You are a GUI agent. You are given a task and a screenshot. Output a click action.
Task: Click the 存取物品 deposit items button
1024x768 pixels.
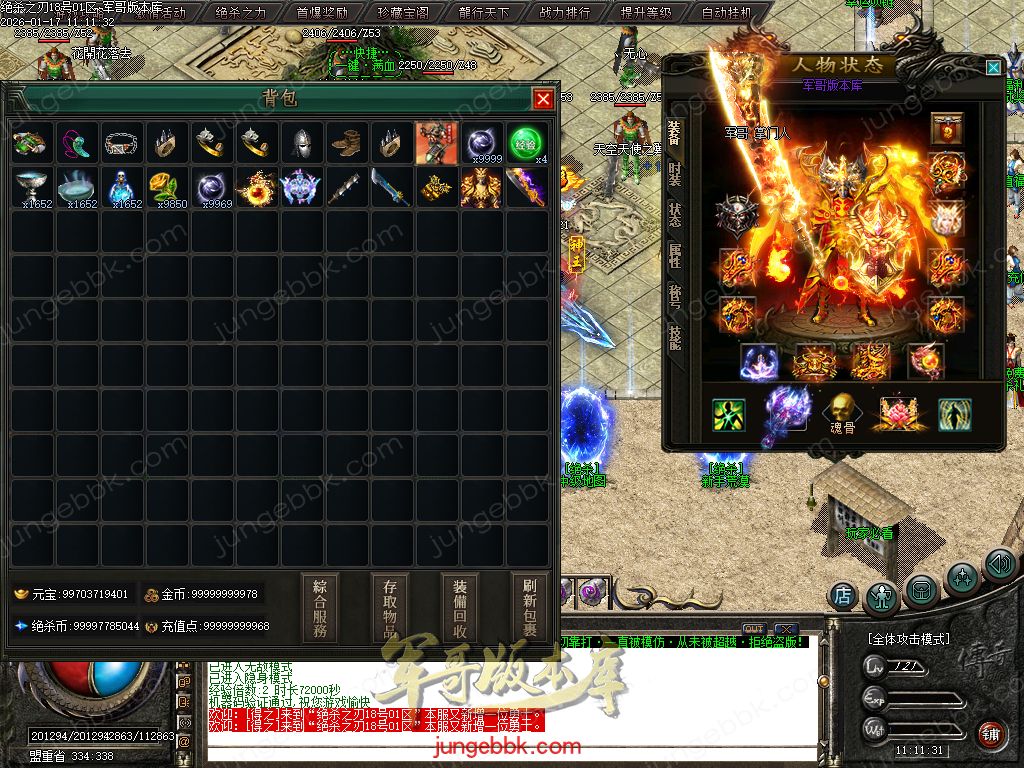(x=390, y=607)
